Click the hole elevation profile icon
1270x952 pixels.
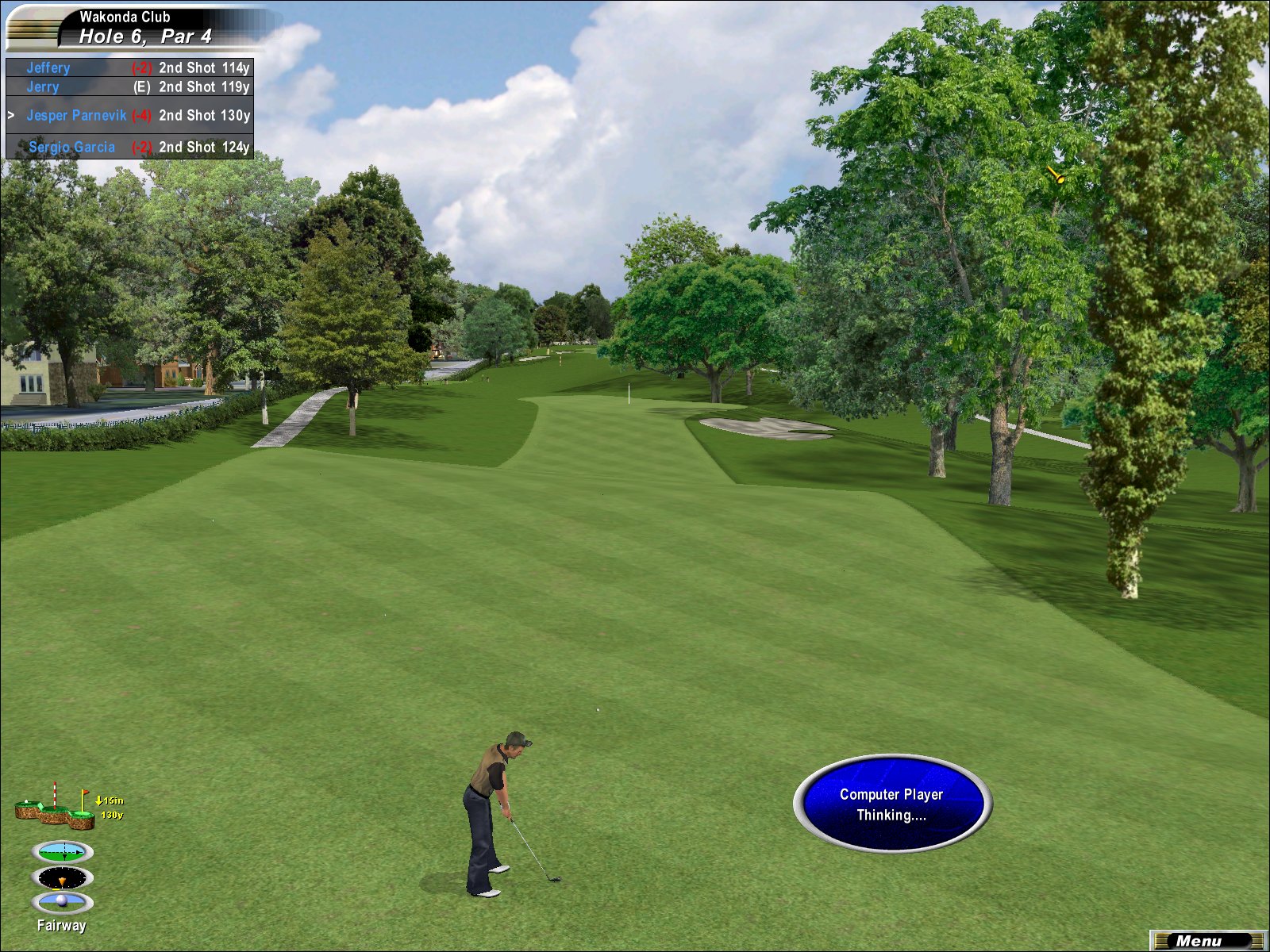click(56, 808)
